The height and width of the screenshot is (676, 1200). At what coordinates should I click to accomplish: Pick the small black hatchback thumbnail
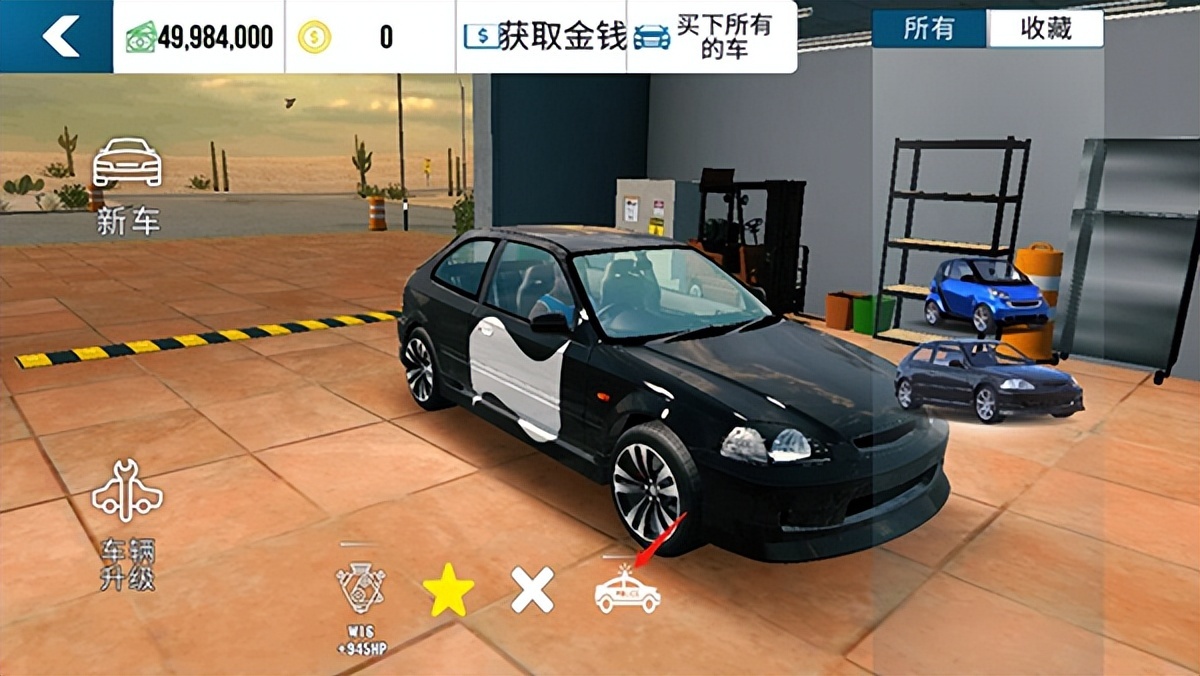click(x=986, y=380)
